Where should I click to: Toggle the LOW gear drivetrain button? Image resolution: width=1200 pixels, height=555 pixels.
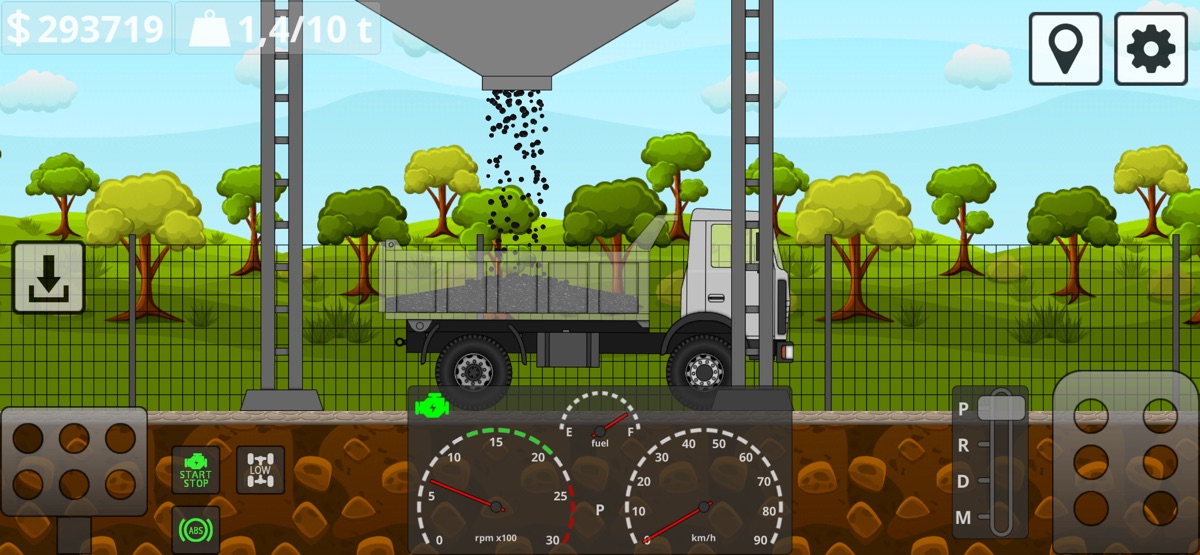(260, 470)
